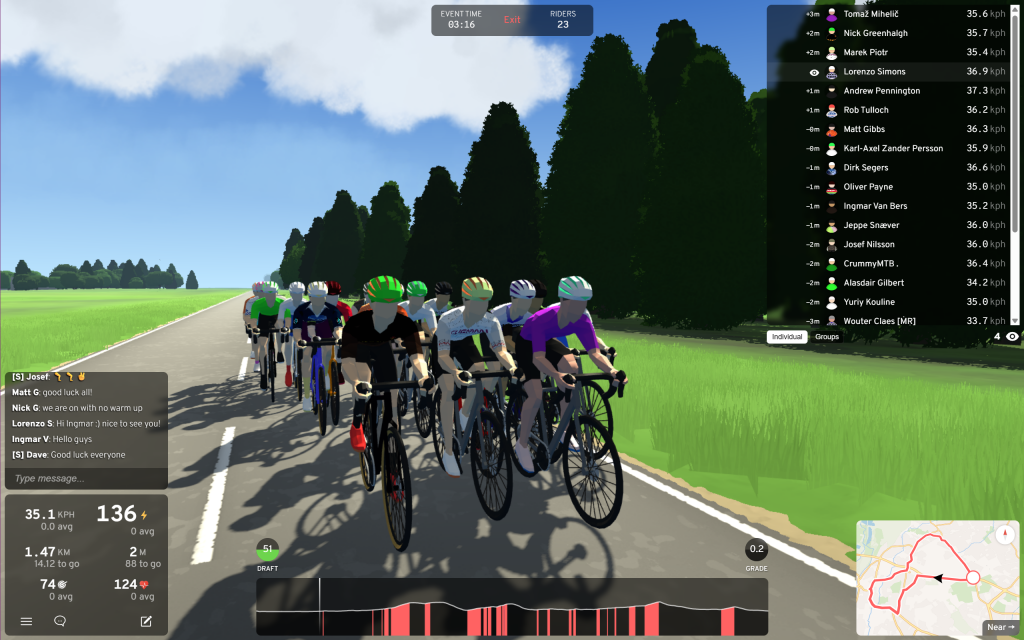Screen dimensions: 1024x640
Task: Choose Oliver Payne from the rider list
Action: [867, 187]
